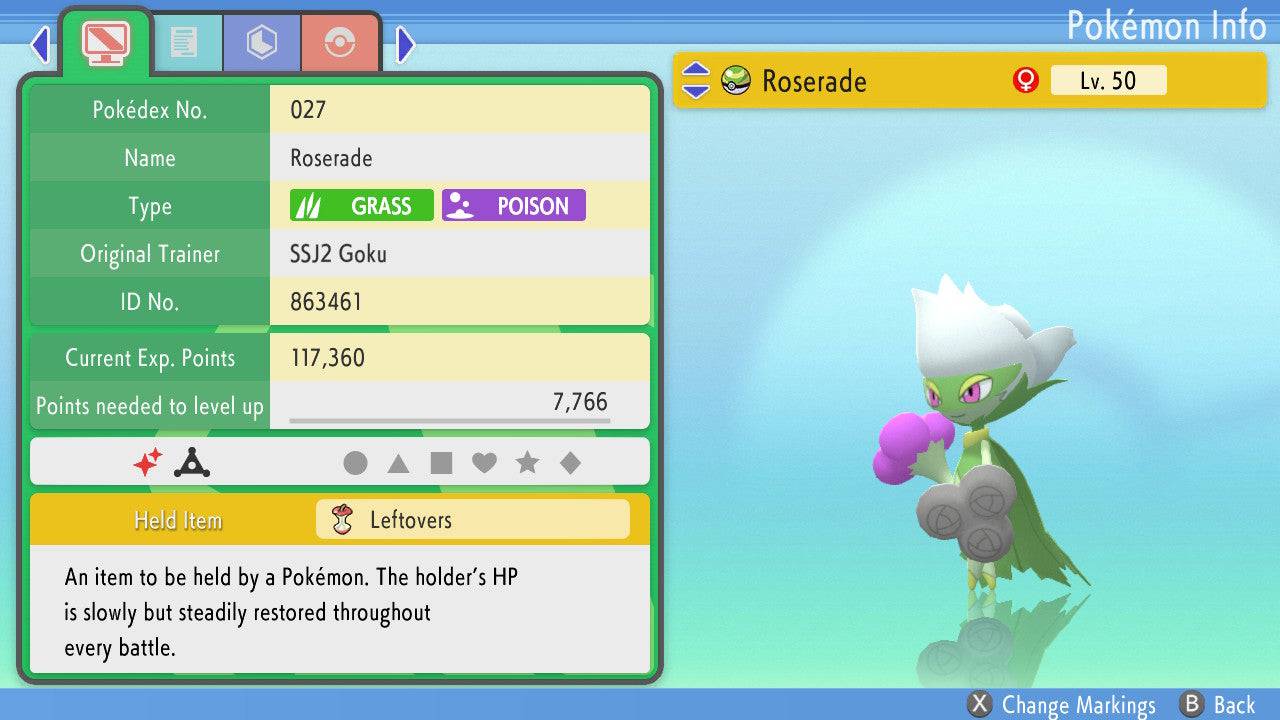The height and width of the screenshot is (720, 1280).
Task: Switch Pokémon using the up-down arrows
Action: pyautogui.click(x=695, y=81)
